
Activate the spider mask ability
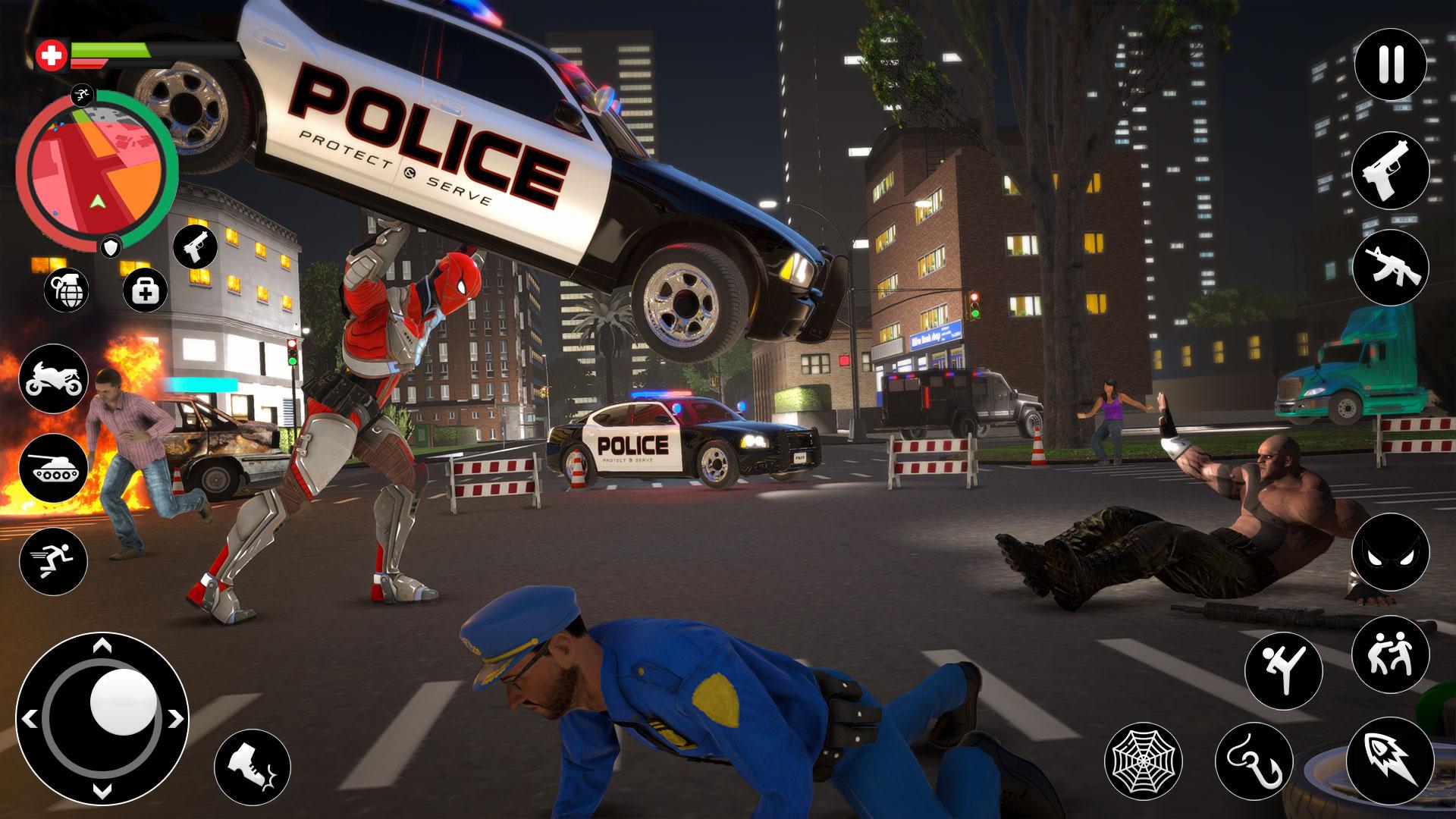[1391, 551]
